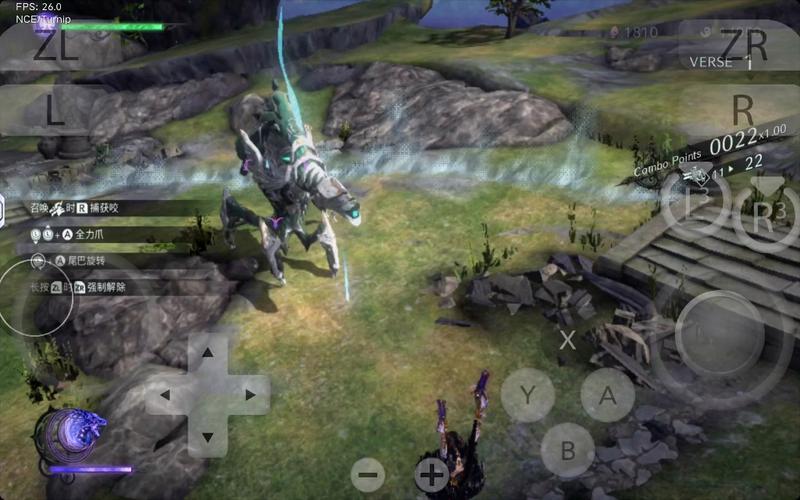Tap the D-pad left arrow

point(166,395)
